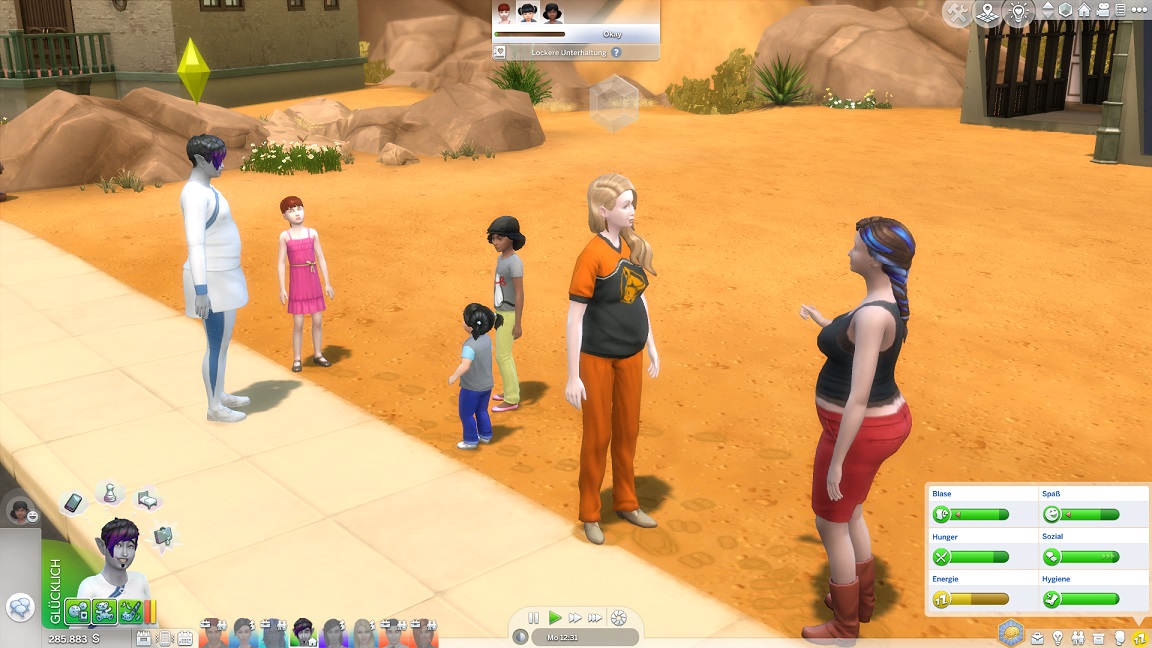The width and height of the screenshot is (1152, 648).
Task: Open the gallery lightbulb icon
Action: (1018, 13)
